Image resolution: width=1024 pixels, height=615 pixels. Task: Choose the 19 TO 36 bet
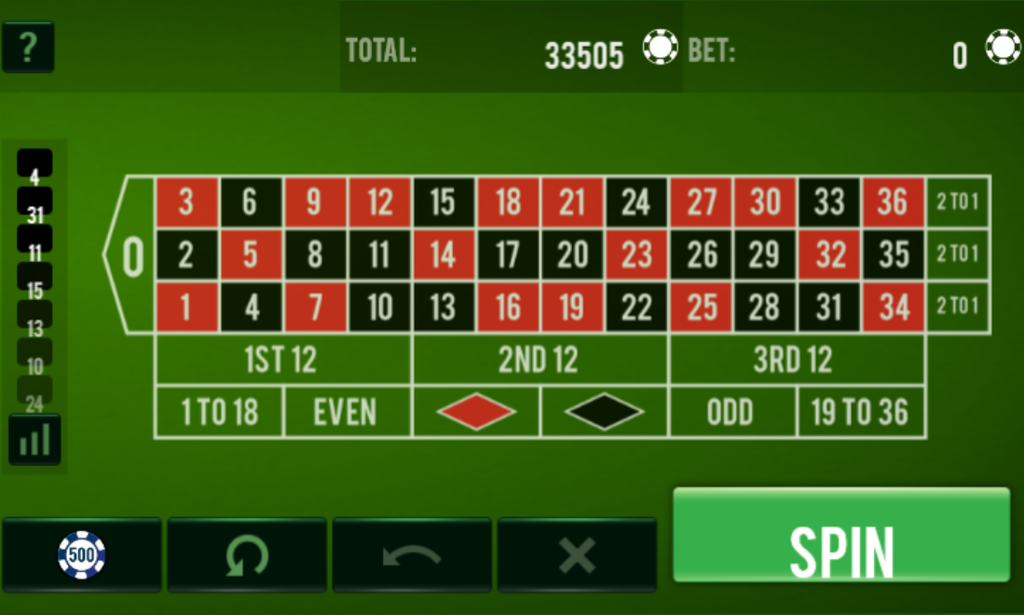coord(861,412)
